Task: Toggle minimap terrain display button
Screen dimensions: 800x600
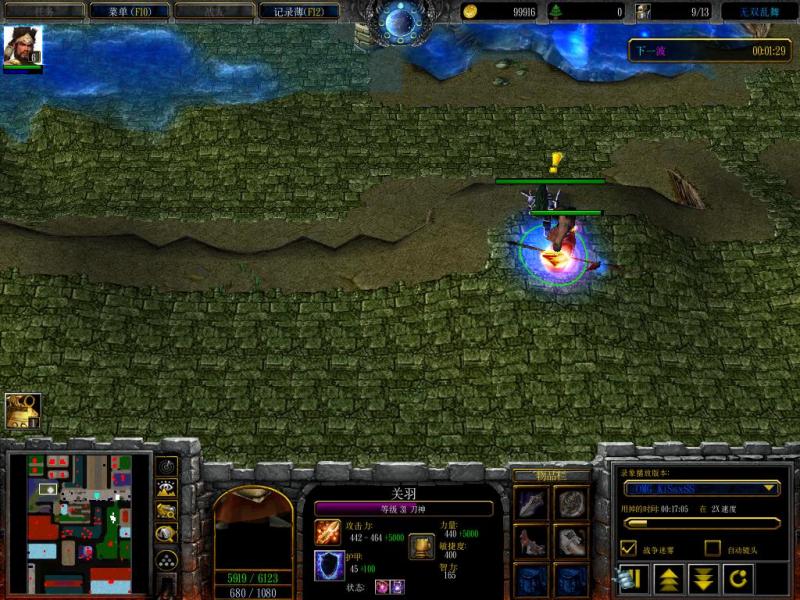Action: (x=166, y=489)
